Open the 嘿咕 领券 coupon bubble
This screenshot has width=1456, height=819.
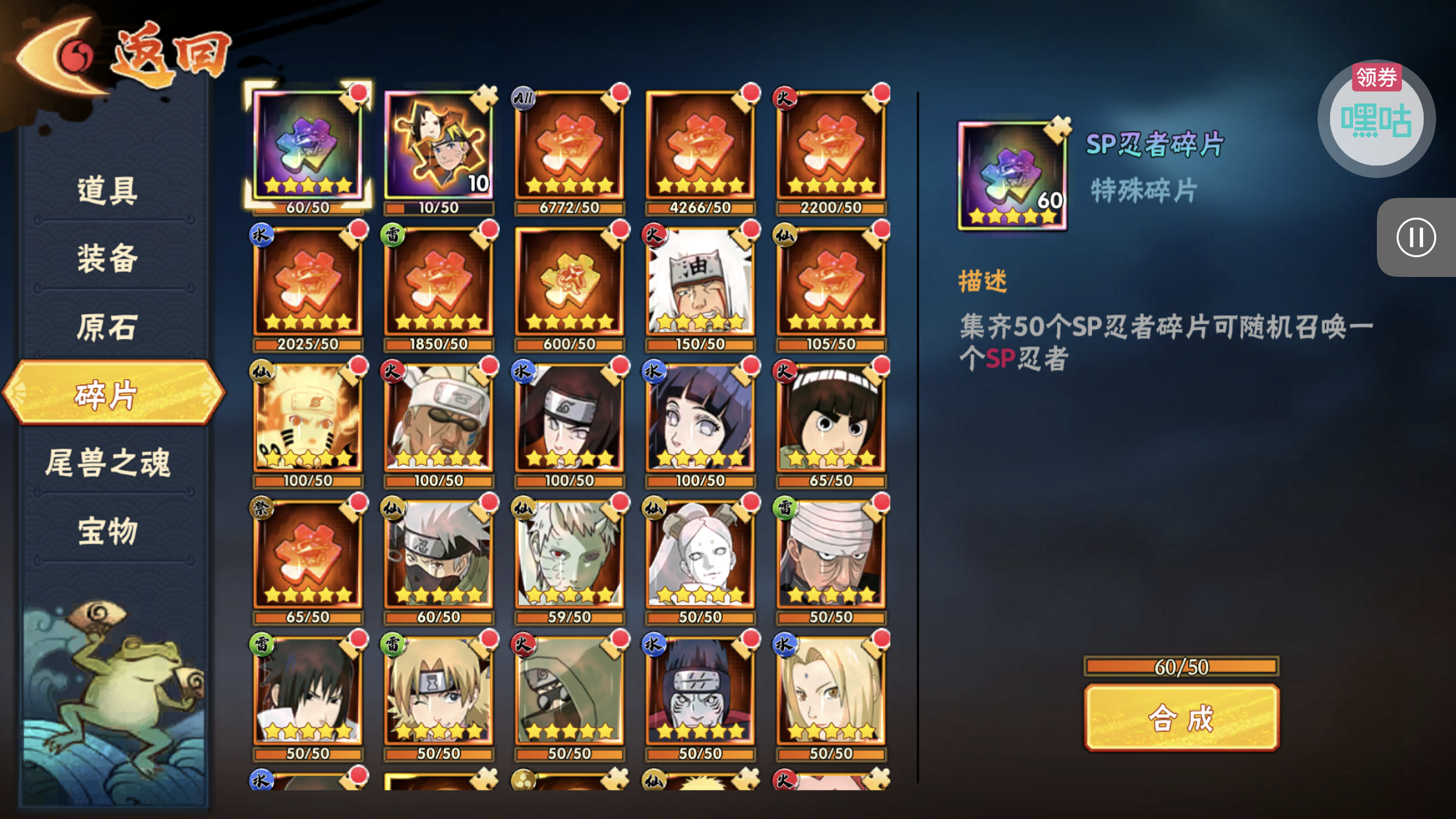1376,119
